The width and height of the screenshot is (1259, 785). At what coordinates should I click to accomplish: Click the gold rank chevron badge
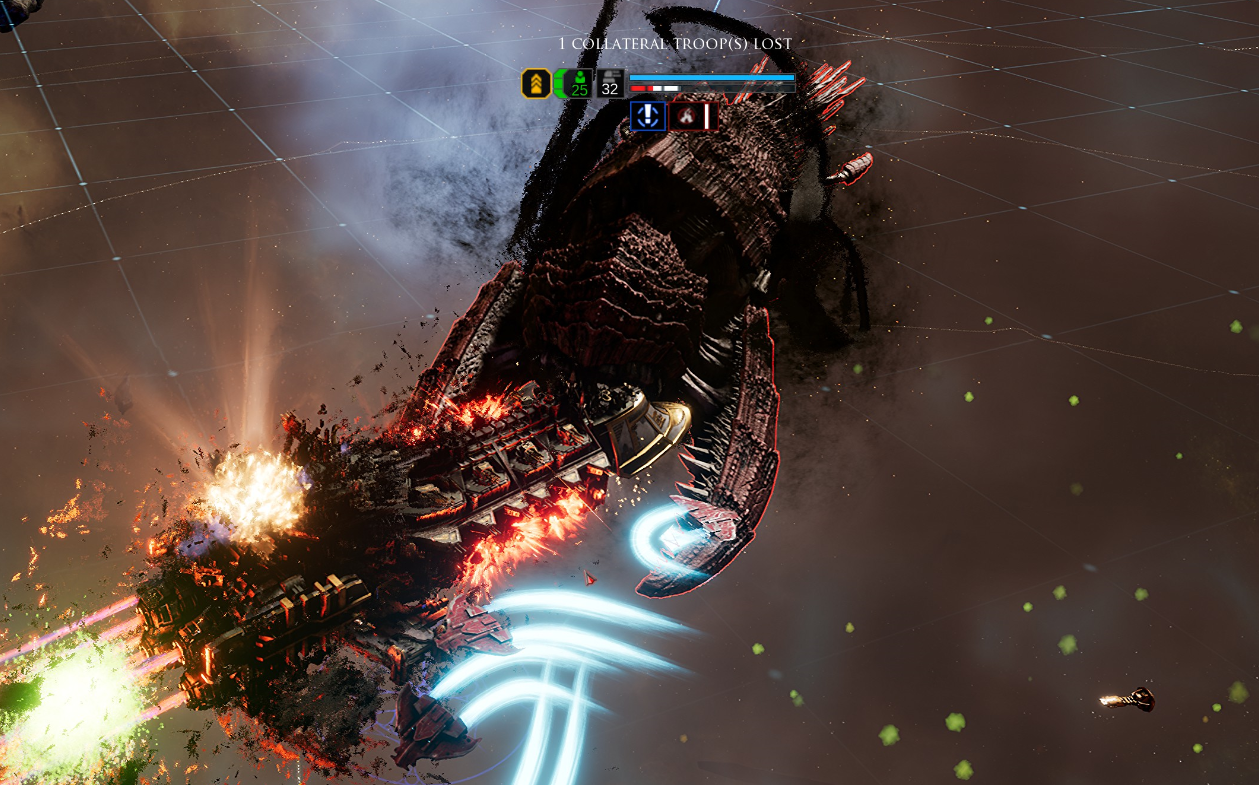(536, 84)
